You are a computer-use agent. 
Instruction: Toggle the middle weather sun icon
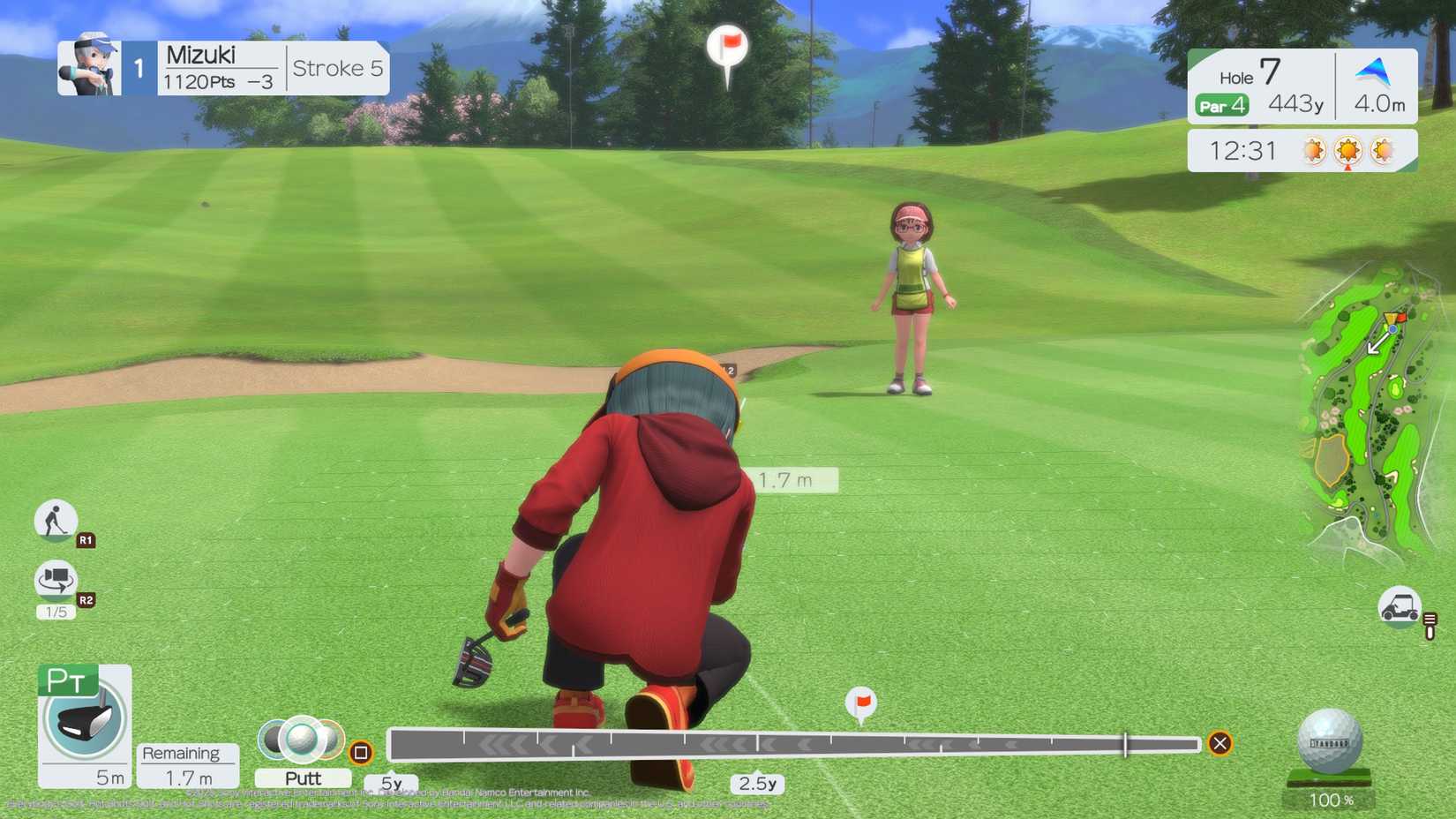tap(1348, 151)
